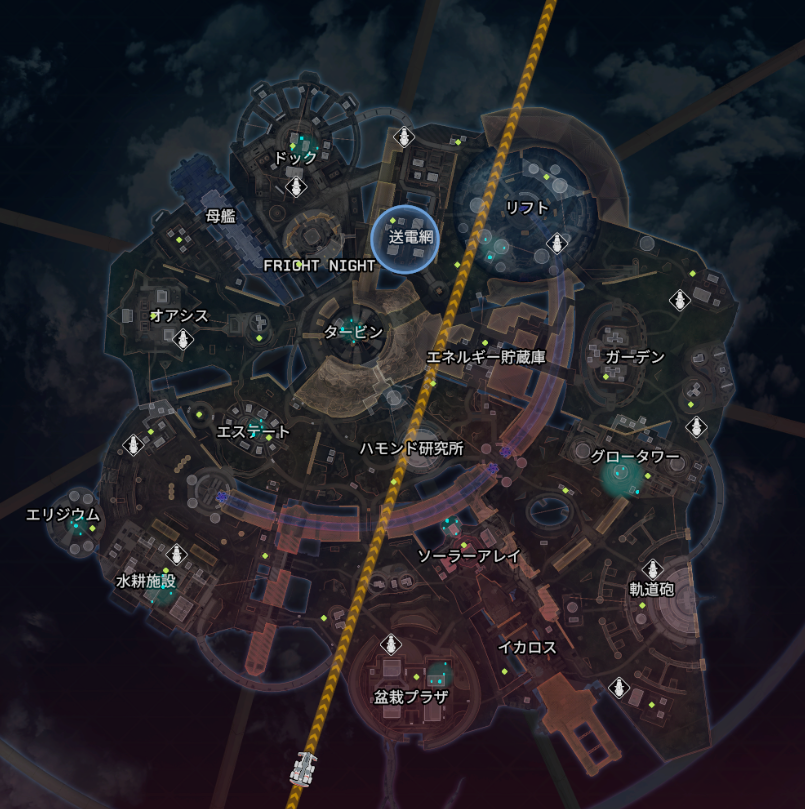805x809 pixels.
Task: Ping the ドック location label
Action: (x=295, y=158)
